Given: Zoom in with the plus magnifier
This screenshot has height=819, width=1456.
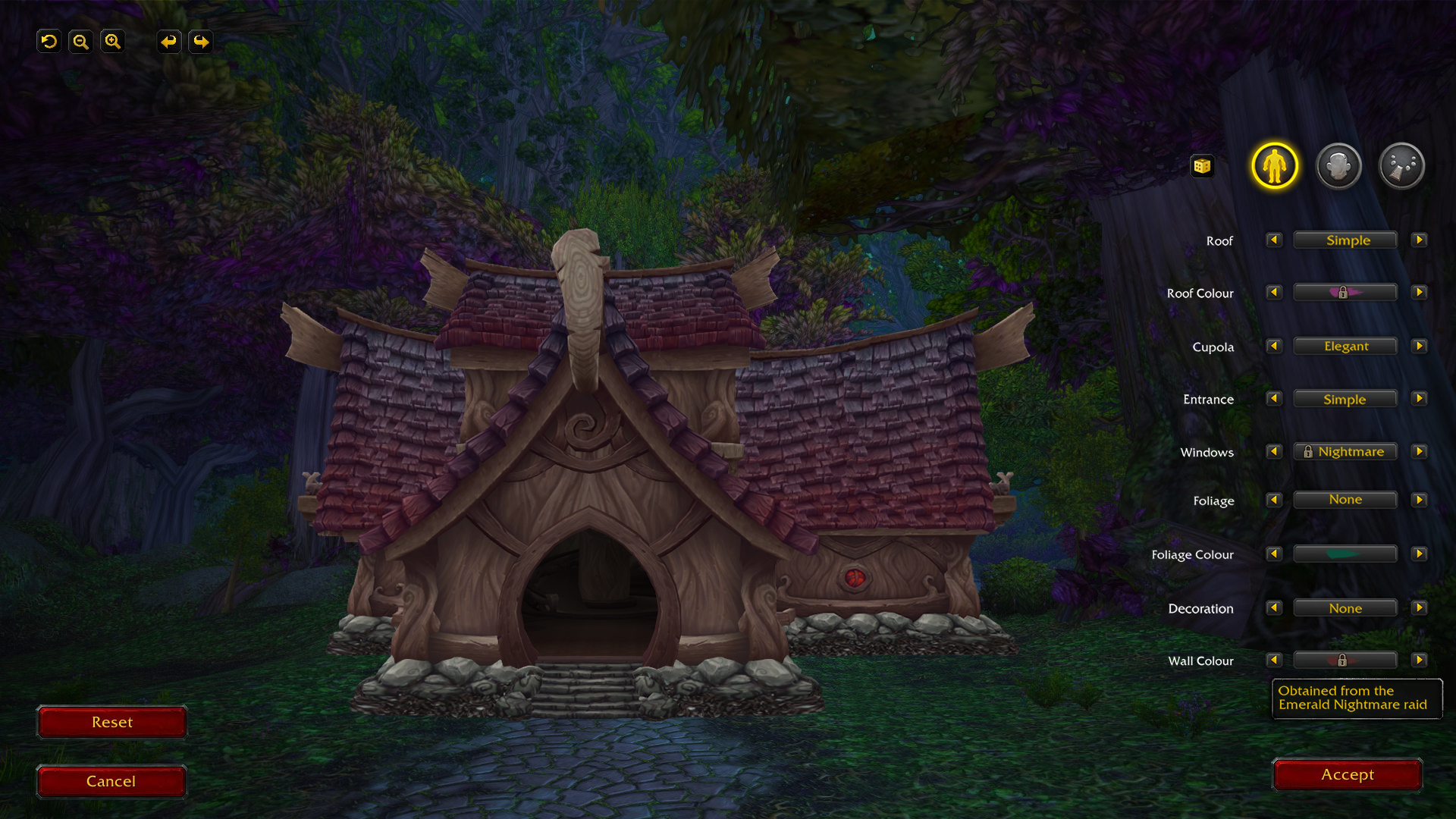Looking at the screenshot, I should coord(112,42).
